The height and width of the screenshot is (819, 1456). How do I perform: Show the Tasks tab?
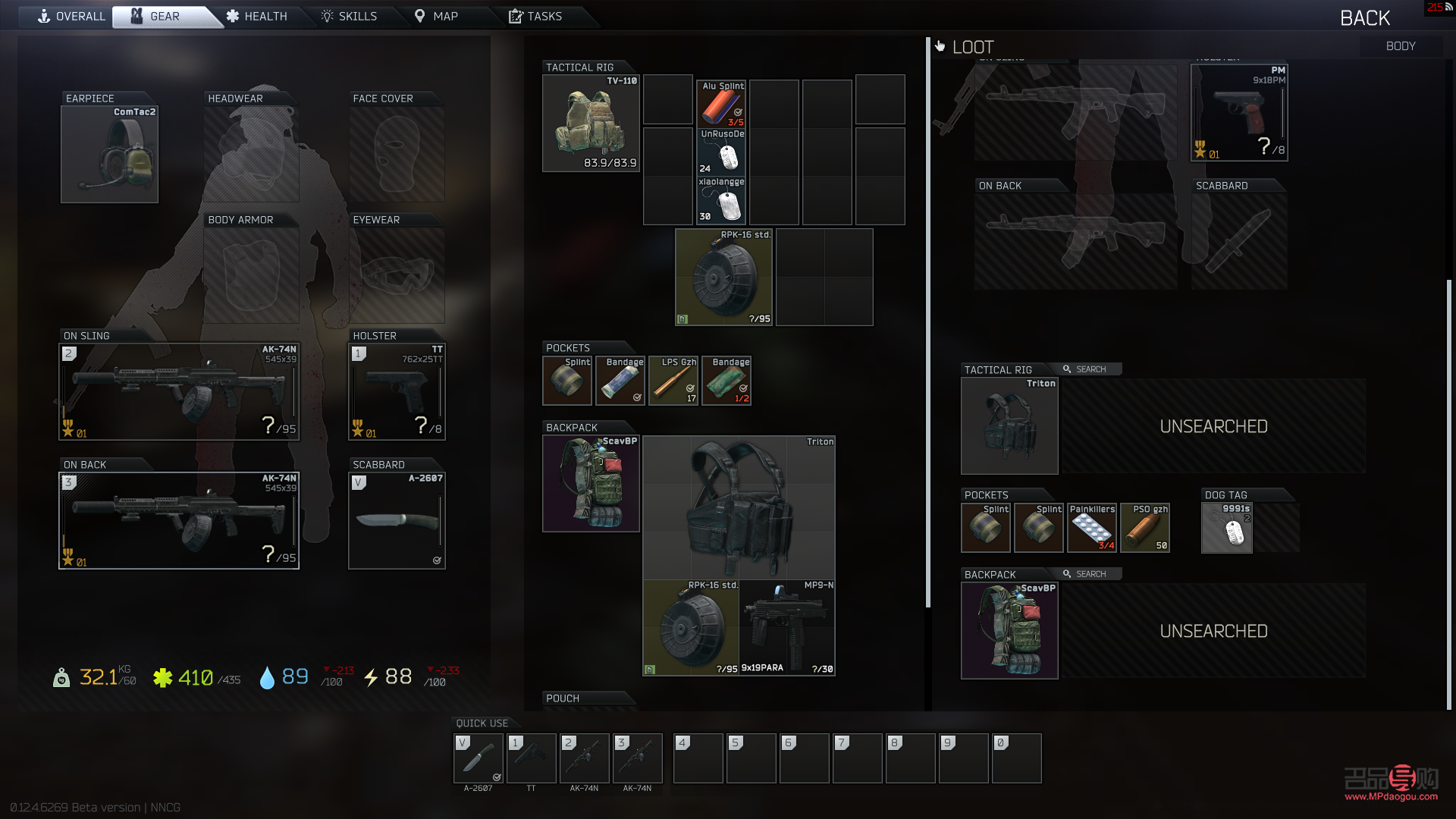pyautogui.click(x=535, y=17)
